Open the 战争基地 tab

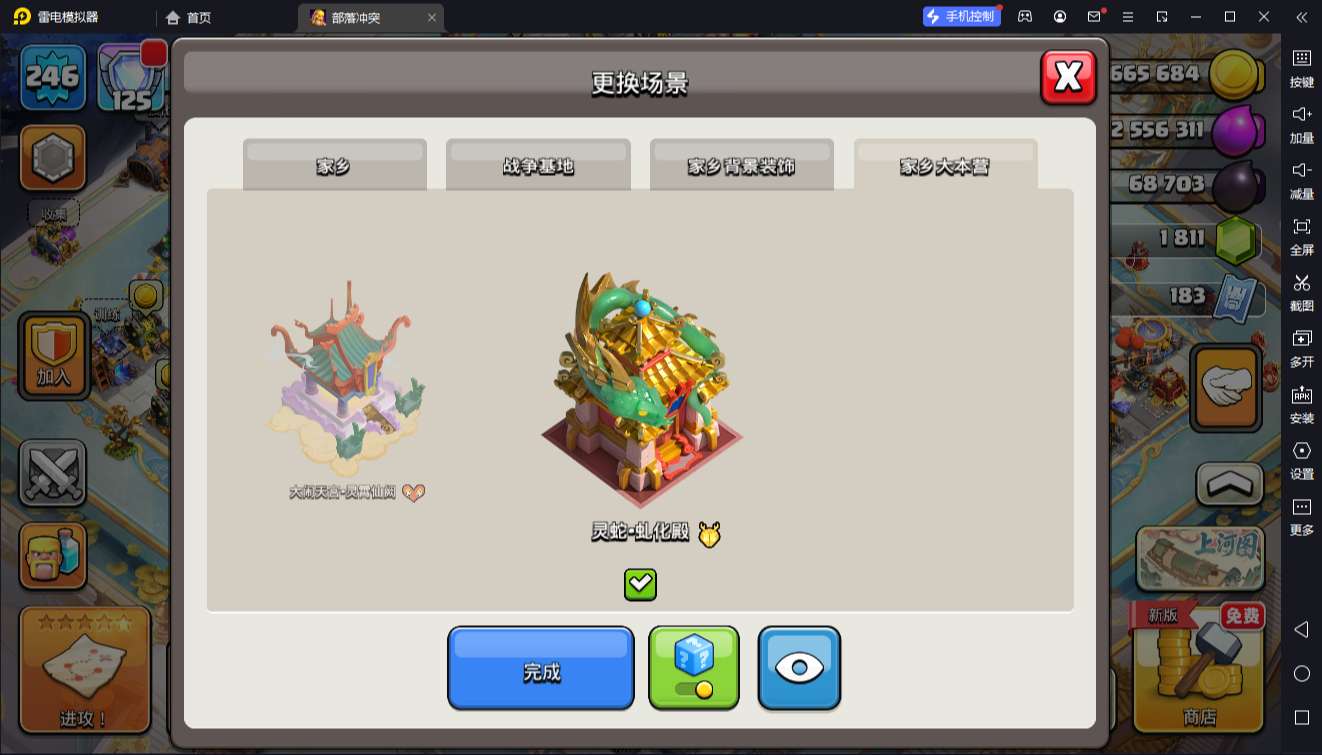point(538,165)
